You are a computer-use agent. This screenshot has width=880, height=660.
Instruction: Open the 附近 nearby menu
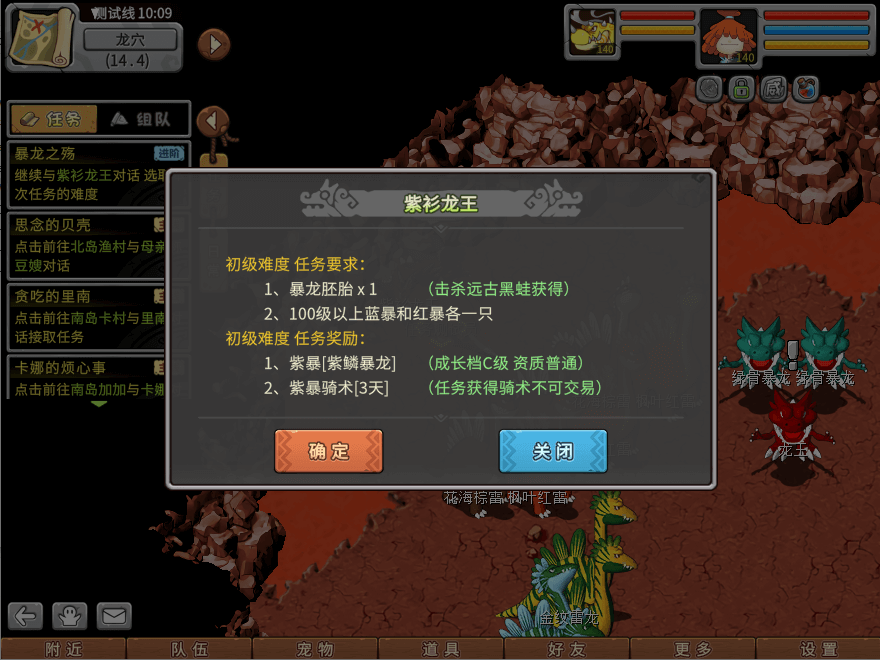(x=64, y=649)
